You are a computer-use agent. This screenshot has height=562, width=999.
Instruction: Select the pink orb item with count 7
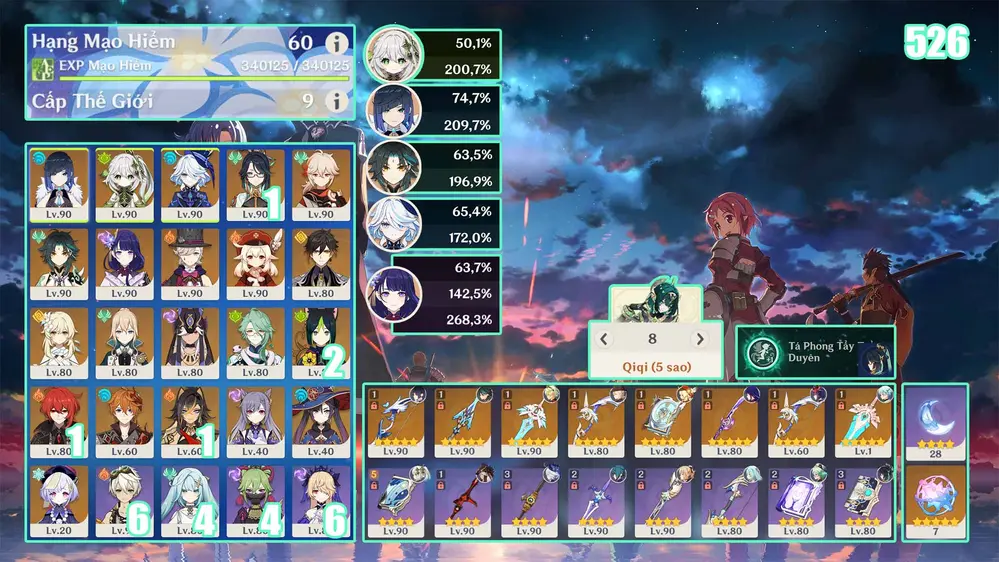pyautogui.click(x=935, y=502)
